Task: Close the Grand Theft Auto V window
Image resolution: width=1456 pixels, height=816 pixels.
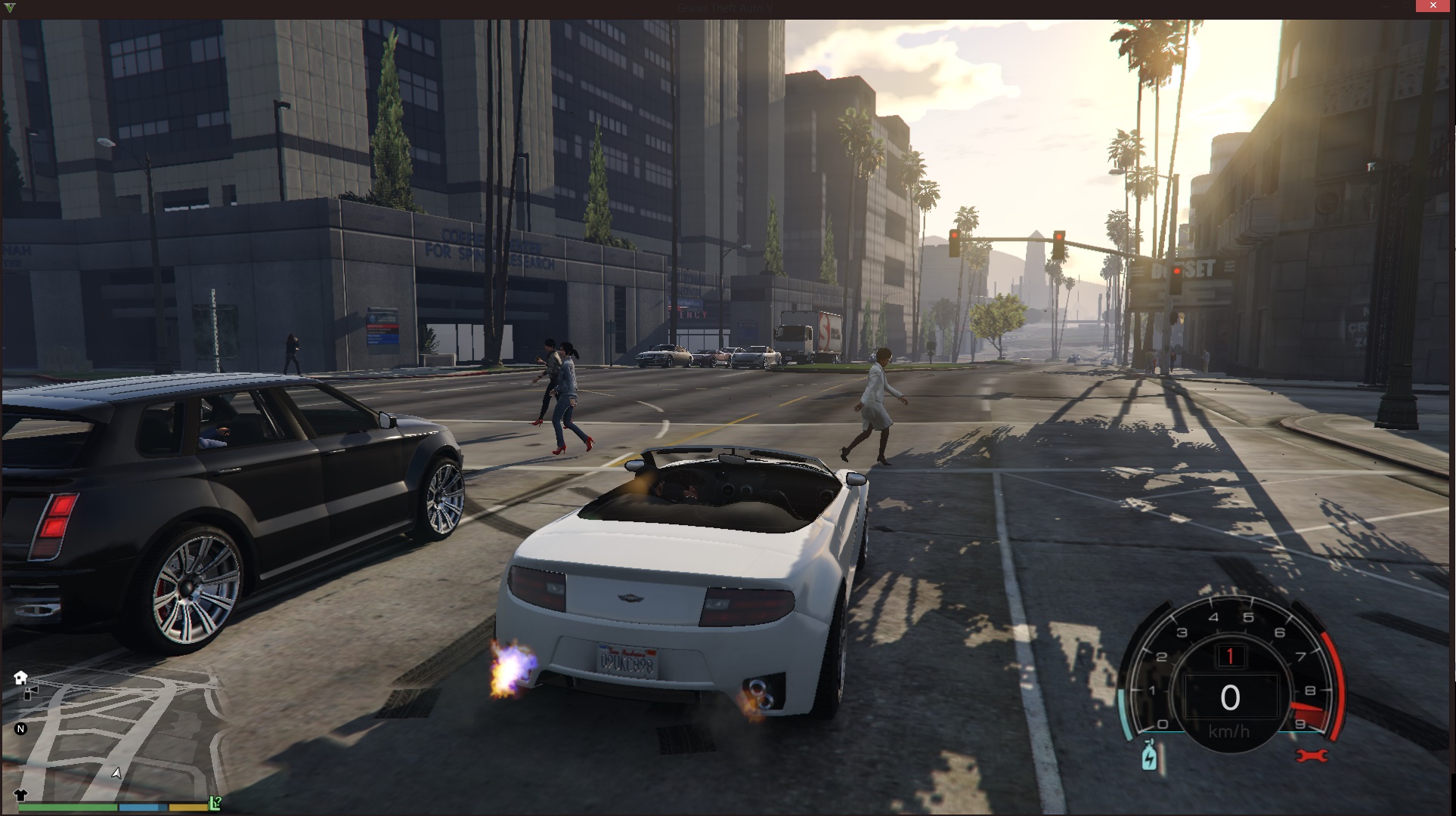Action: [1433, 6]
